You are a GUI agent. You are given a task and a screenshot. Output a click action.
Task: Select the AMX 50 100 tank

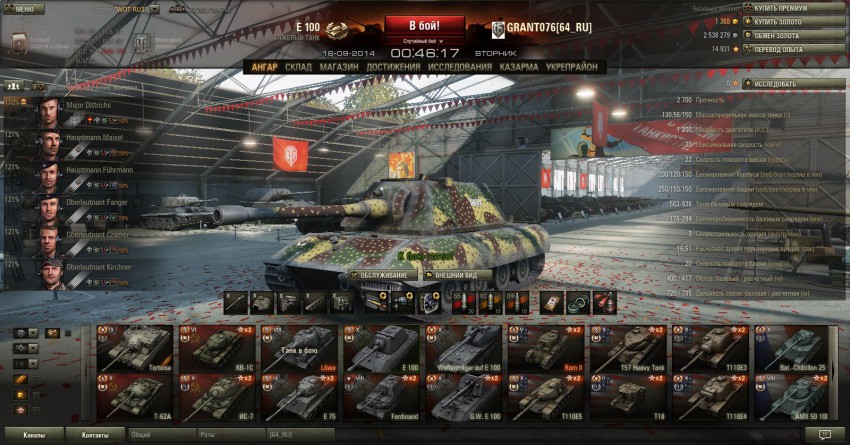pos(792,398)
